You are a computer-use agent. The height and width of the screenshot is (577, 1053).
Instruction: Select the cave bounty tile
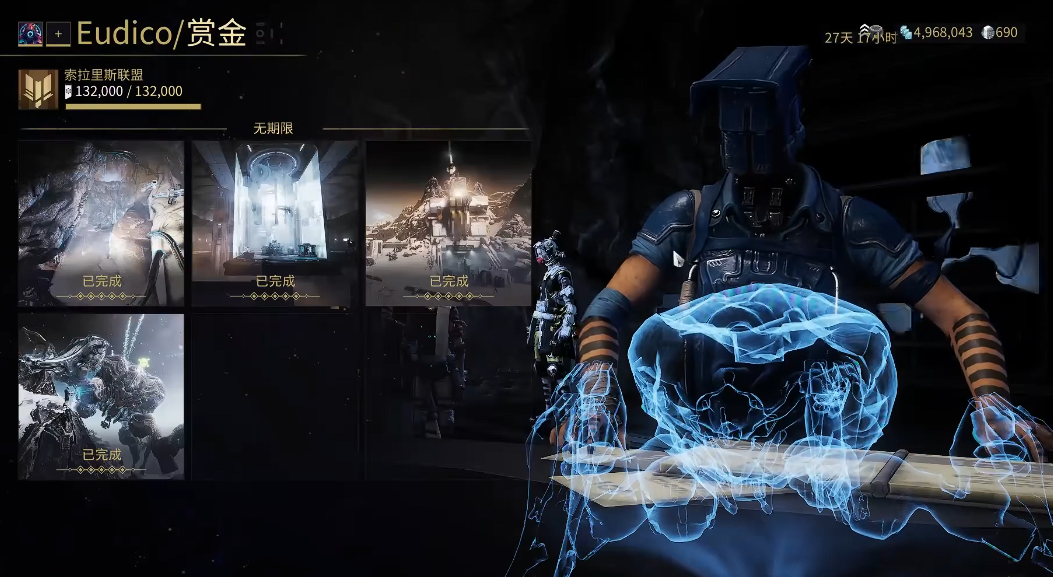coord(101,223)
